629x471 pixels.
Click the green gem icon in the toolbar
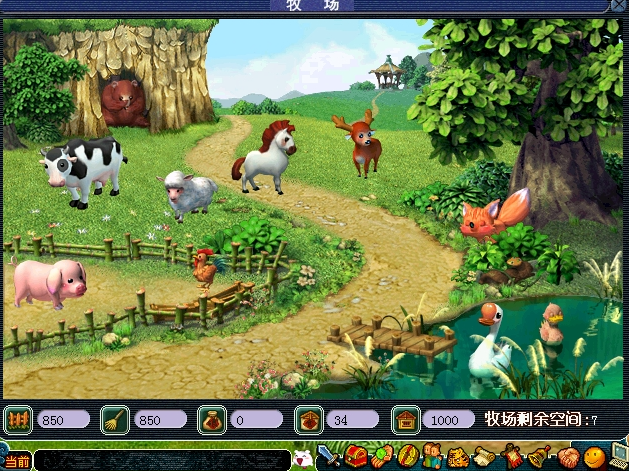[x=381, y=458]
